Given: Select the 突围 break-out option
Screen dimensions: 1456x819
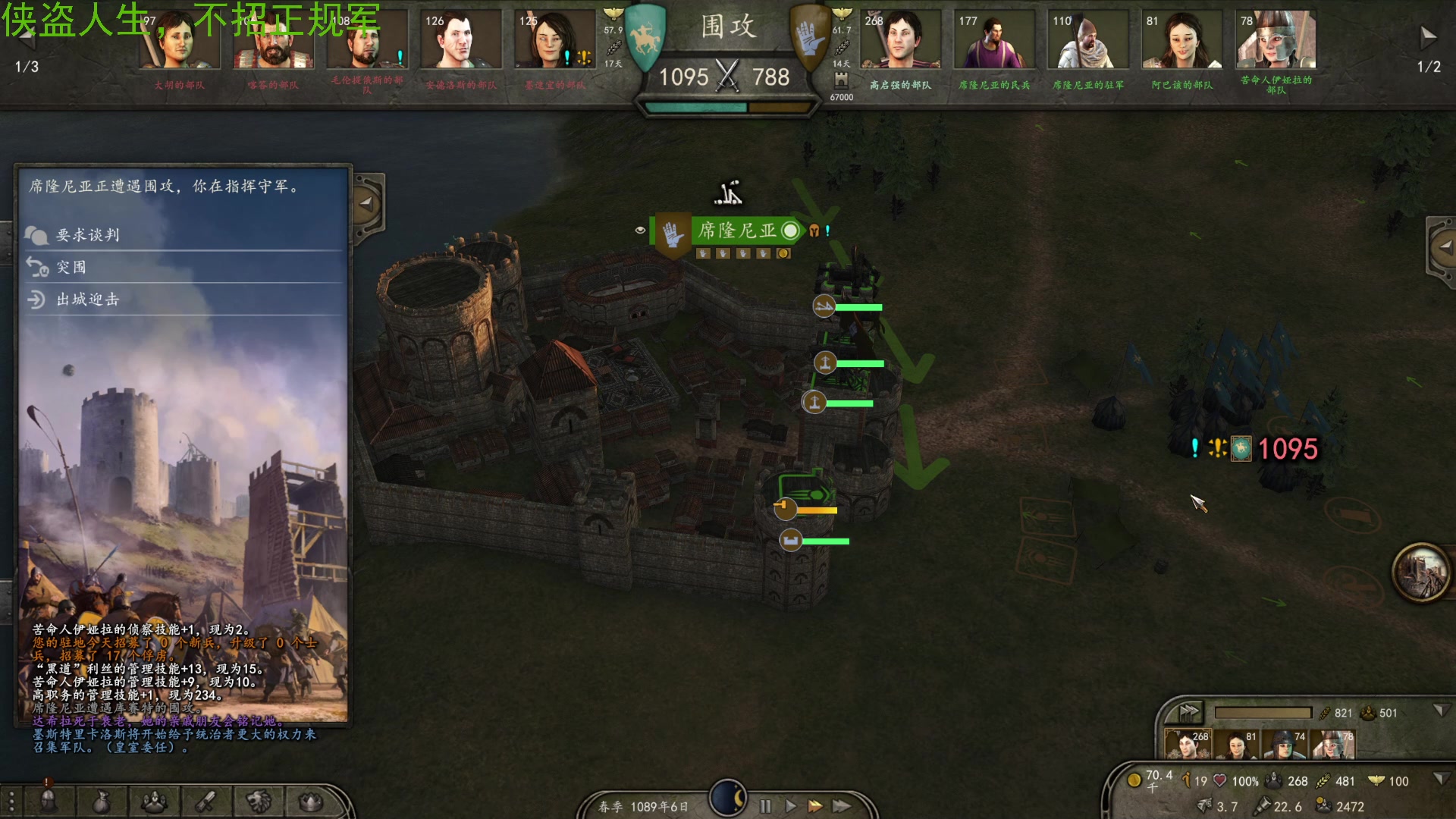Looking at the screenshot, I should 71,268.
